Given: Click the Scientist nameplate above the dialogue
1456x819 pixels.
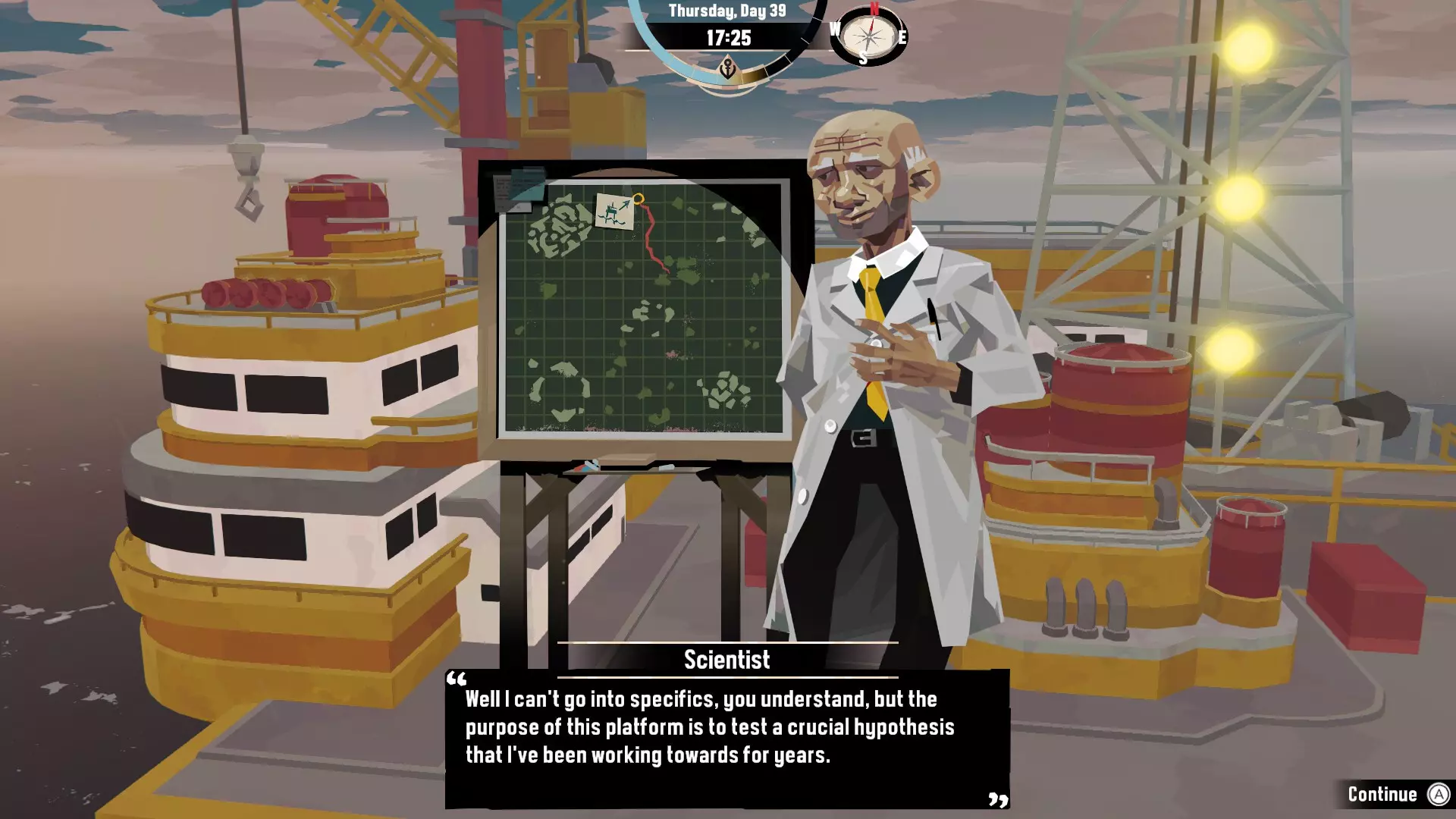Looking at the screenshot, I should pos(725,660).
